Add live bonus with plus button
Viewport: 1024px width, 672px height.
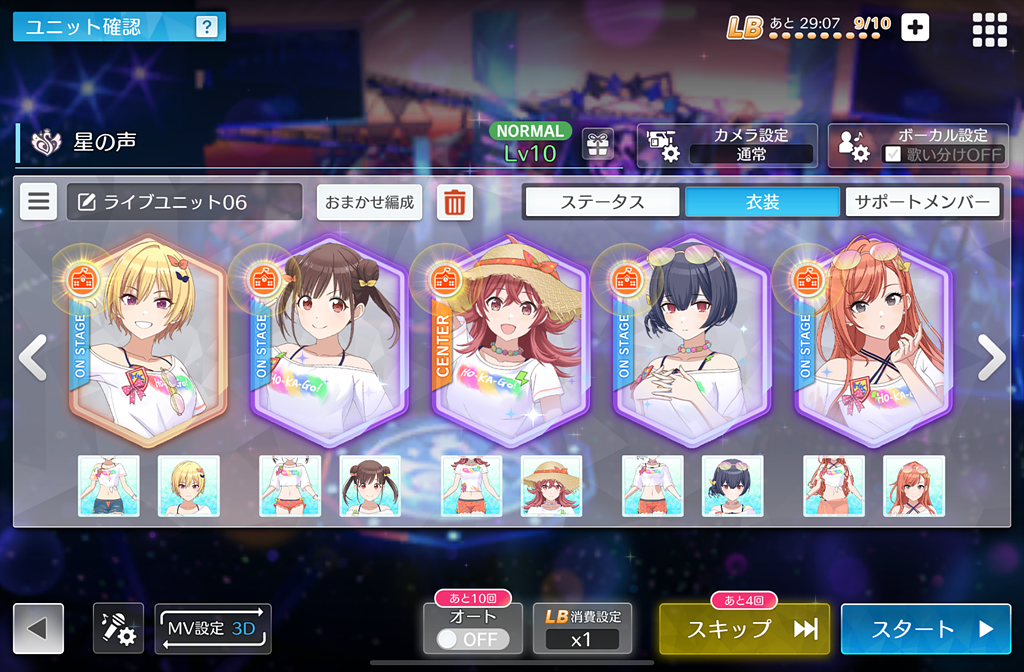click(915, 27)
